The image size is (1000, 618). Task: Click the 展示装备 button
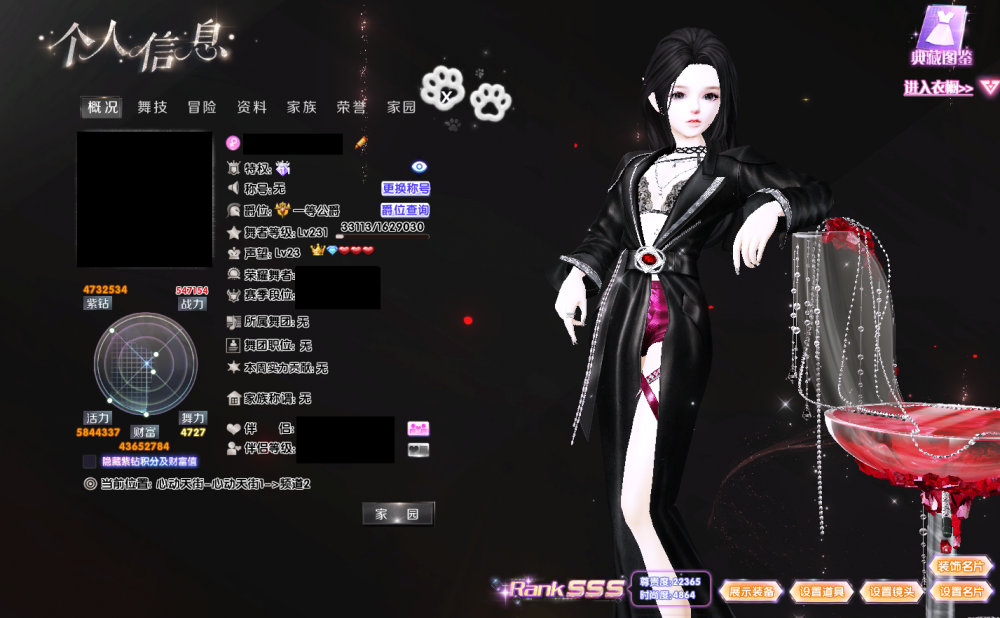click(752, 592)
